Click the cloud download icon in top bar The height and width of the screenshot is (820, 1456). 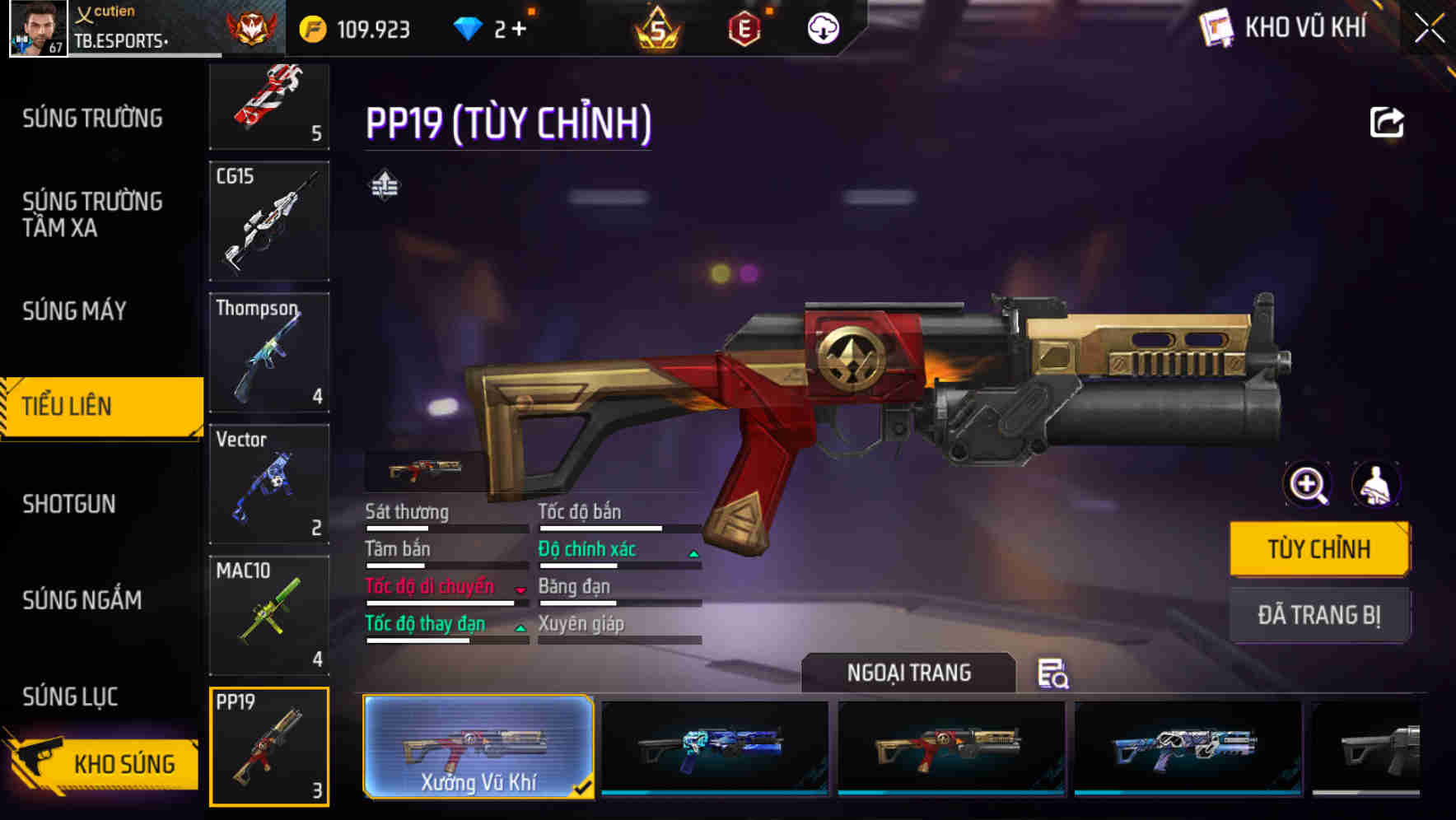click(822, 27)
